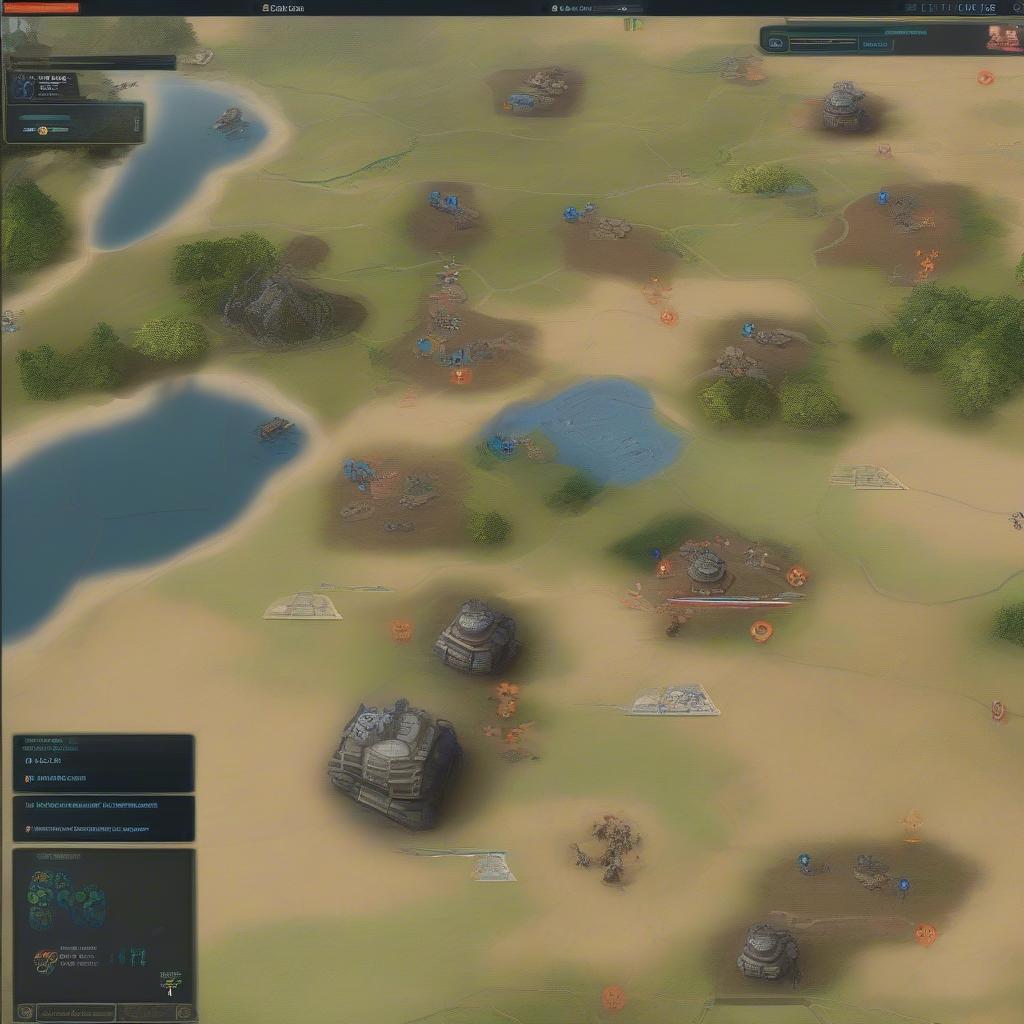Select the small icon at top-right panel's left end

point(776,43)
